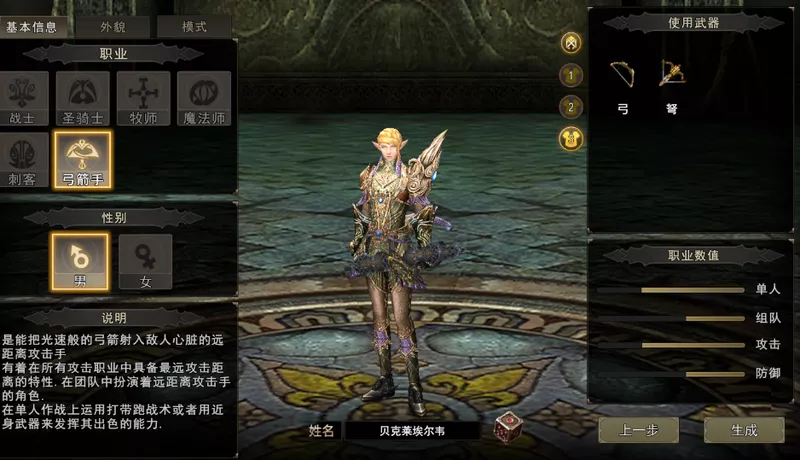
Task: Choose the male 男 gender option
Action: tap(80, 261)
